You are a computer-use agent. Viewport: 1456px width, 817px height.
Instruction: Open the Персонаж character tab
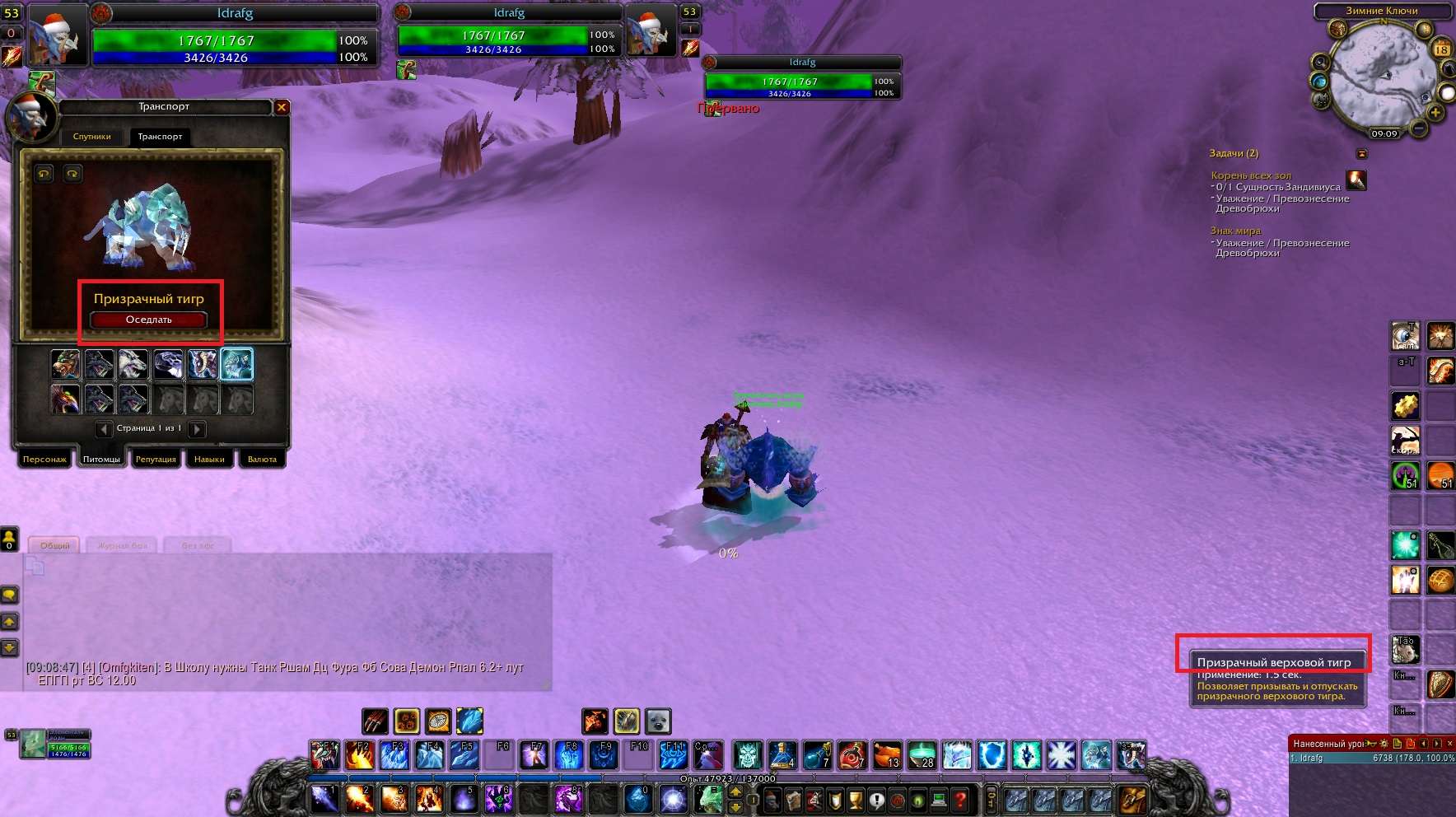(x=44, y=460)
